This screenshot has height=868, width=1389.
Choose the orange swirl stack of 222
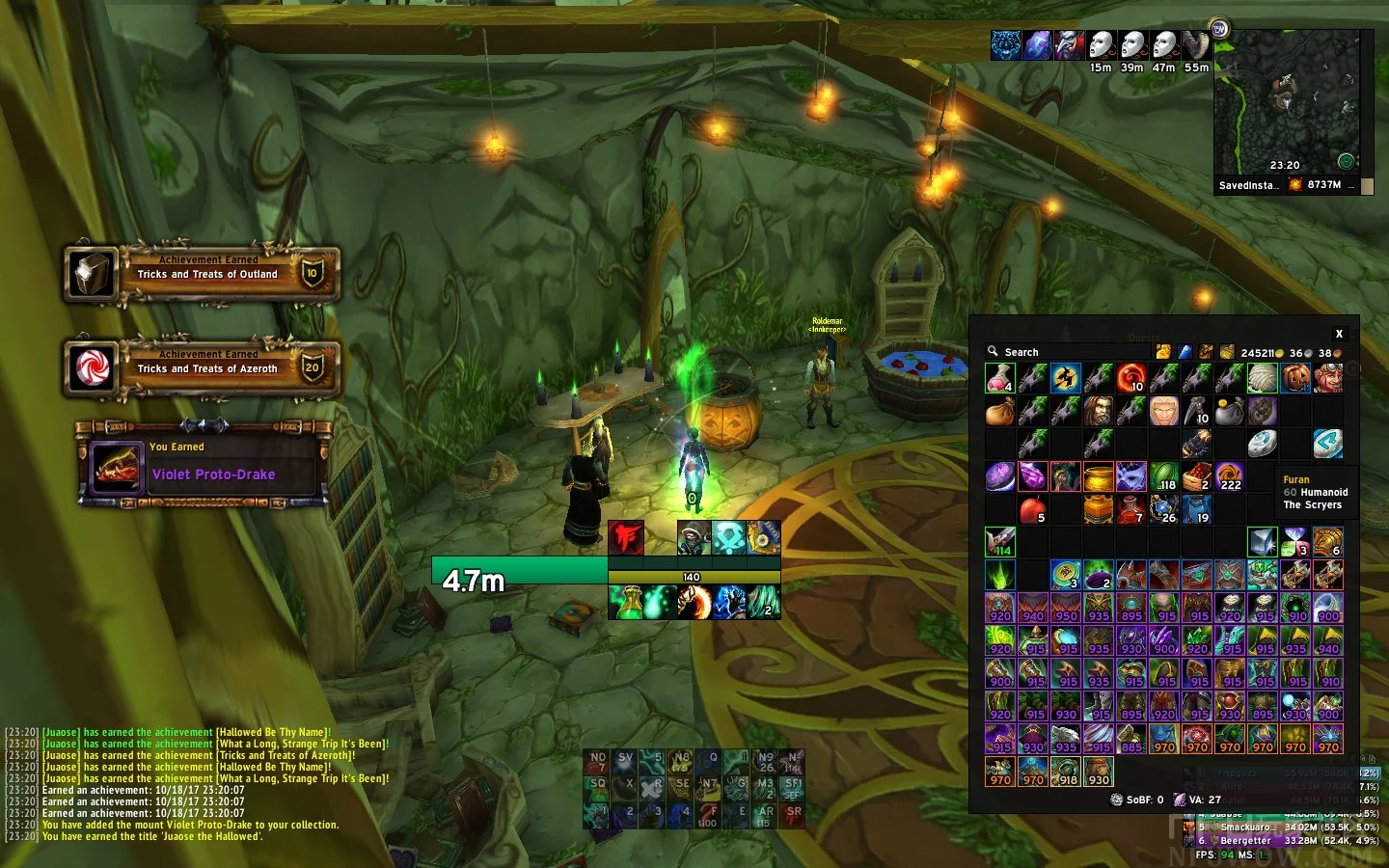(1229, 476)
